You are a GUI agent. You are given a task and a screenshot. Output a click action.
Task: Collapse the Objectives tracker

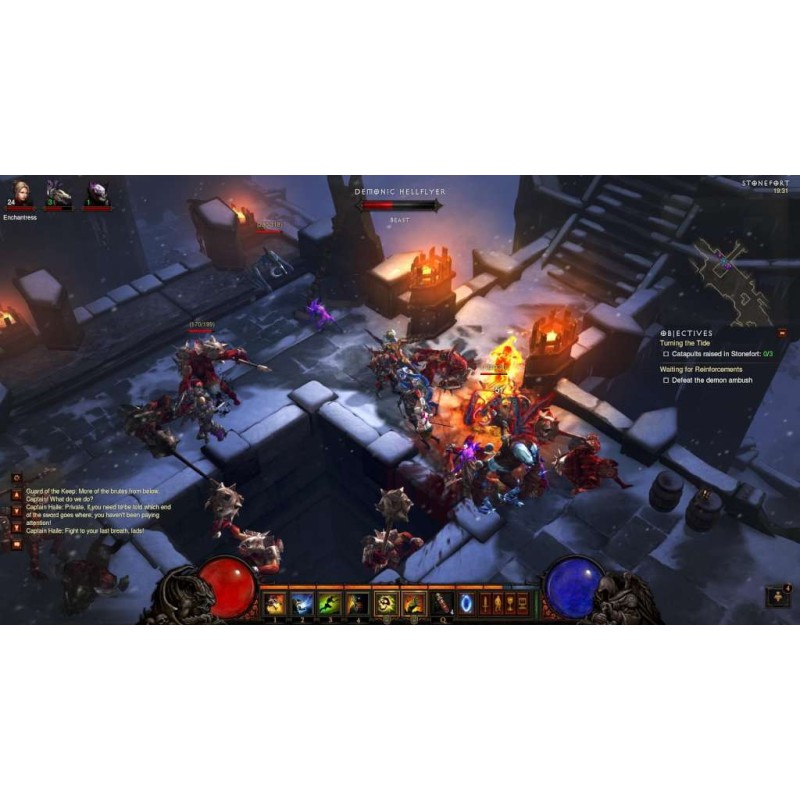(782, 333)
